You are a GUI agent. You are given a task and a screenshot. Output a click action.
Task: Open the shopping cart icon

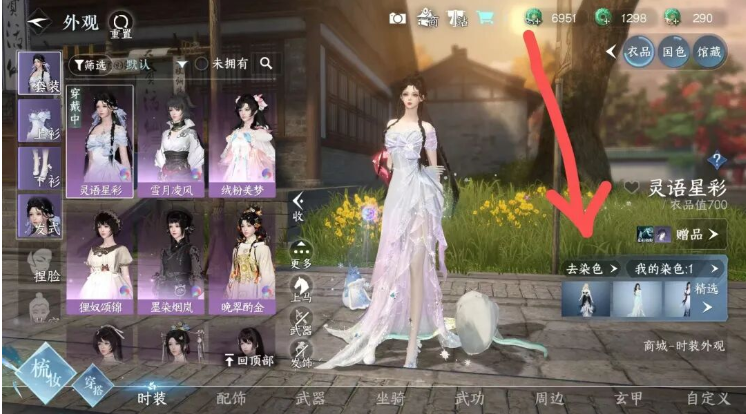click(x=484, y=17)
